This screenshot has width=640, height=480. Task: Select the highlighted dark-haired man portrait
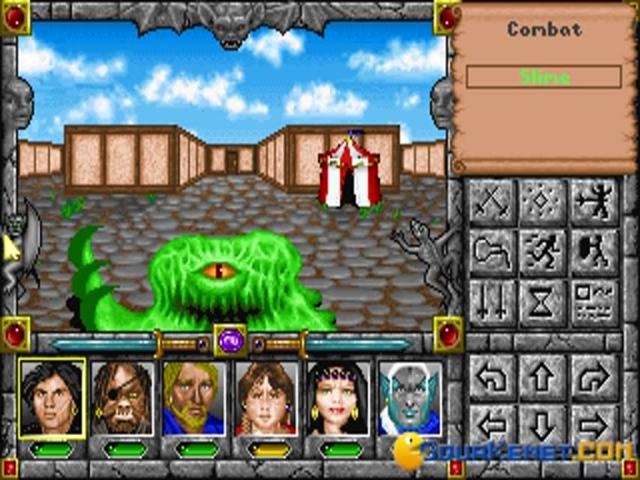click(x=50, y=398)
